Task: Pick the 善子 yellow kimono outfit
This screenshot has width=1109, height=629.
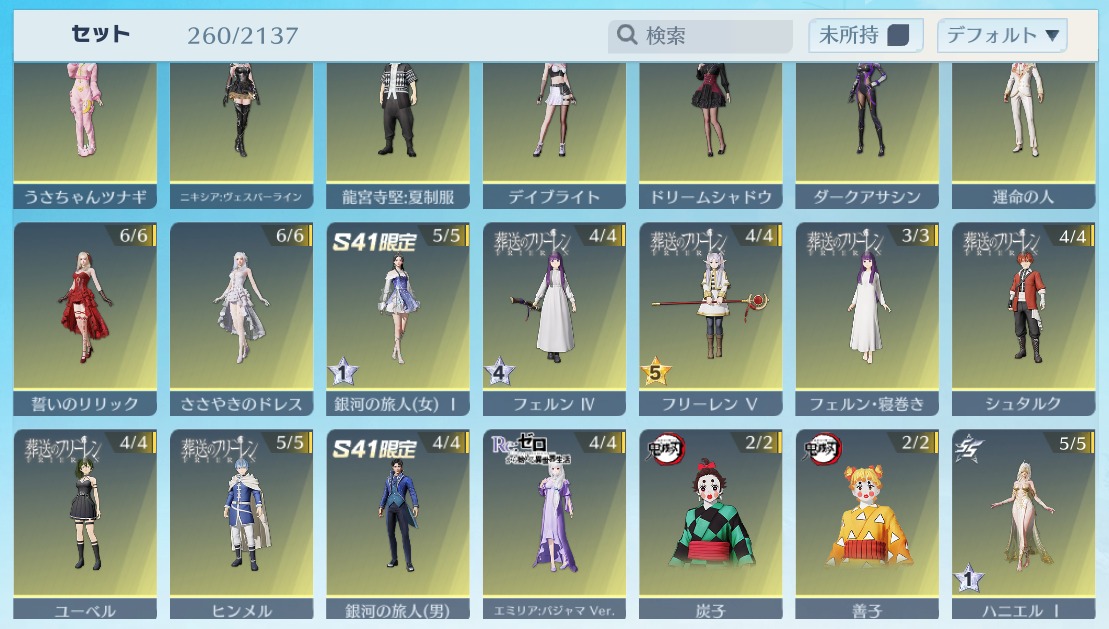Action: (867, 522)
